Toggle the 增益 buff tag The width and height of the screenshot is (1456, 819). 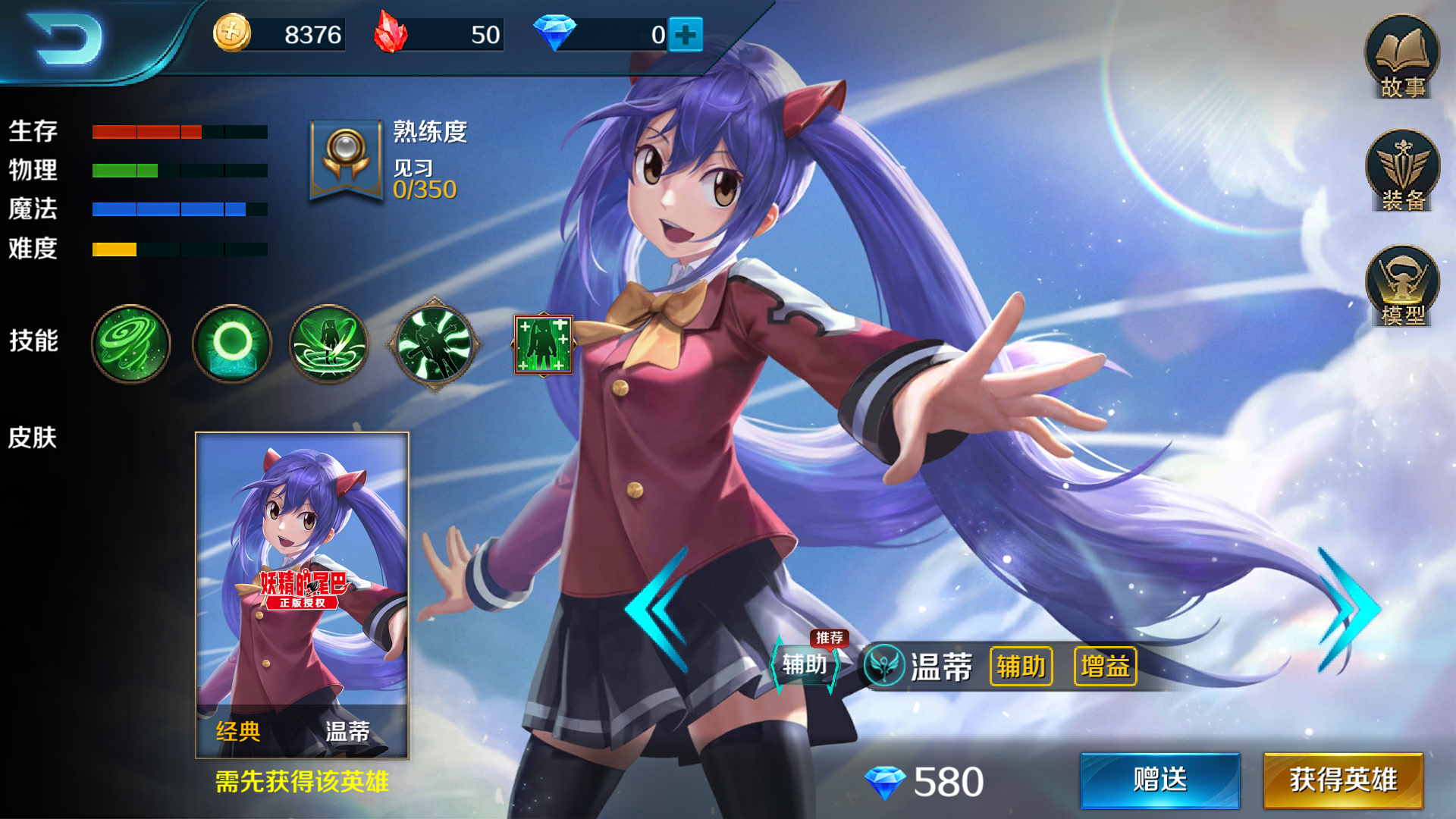[1103, 667]
